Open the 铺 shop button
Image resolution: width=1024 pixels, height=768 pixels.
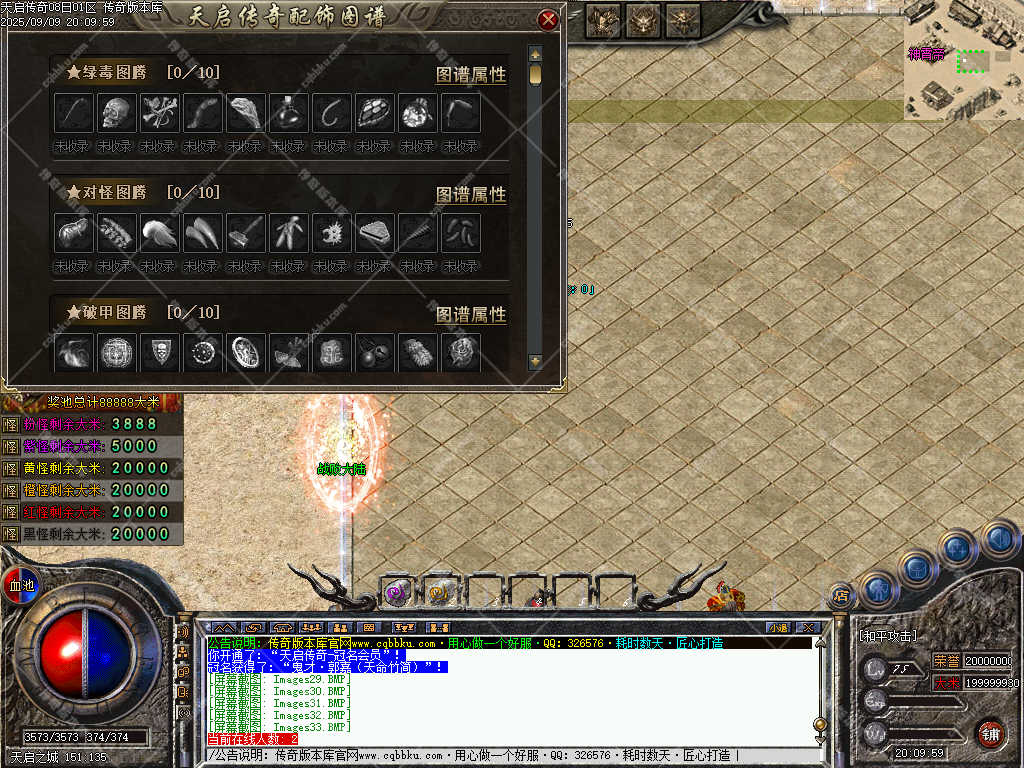click(989, 733)
